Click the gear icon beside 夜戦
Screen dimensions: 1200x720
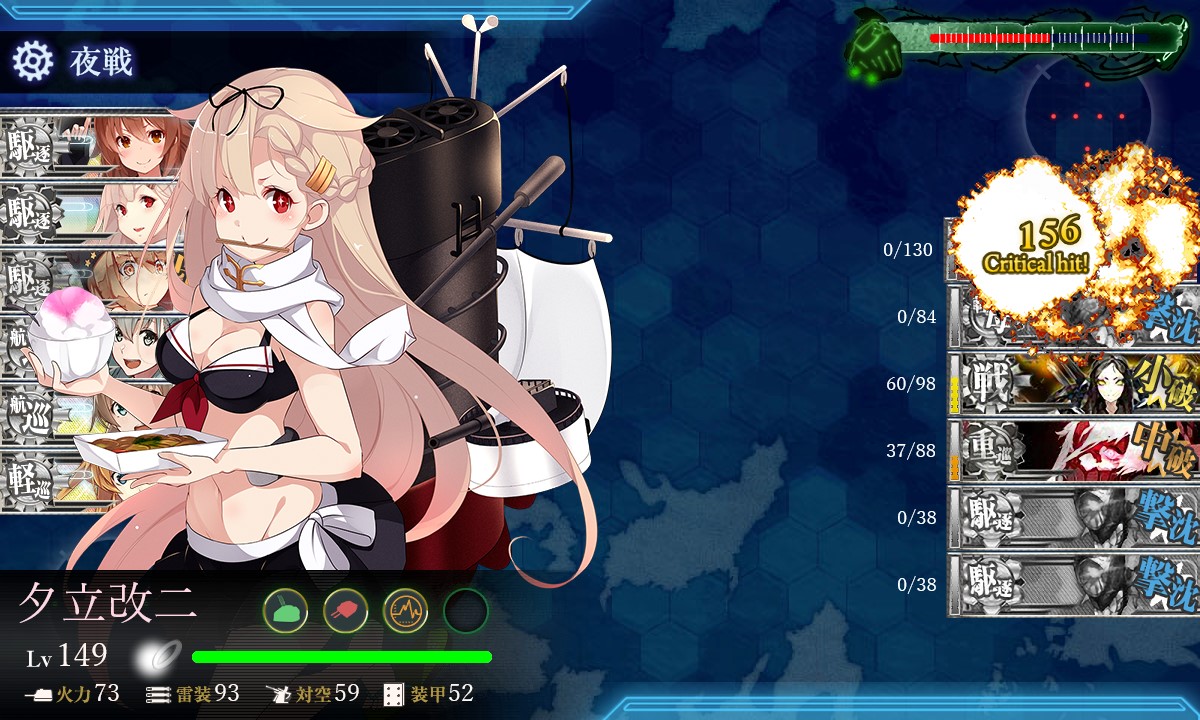click(32, 62)
